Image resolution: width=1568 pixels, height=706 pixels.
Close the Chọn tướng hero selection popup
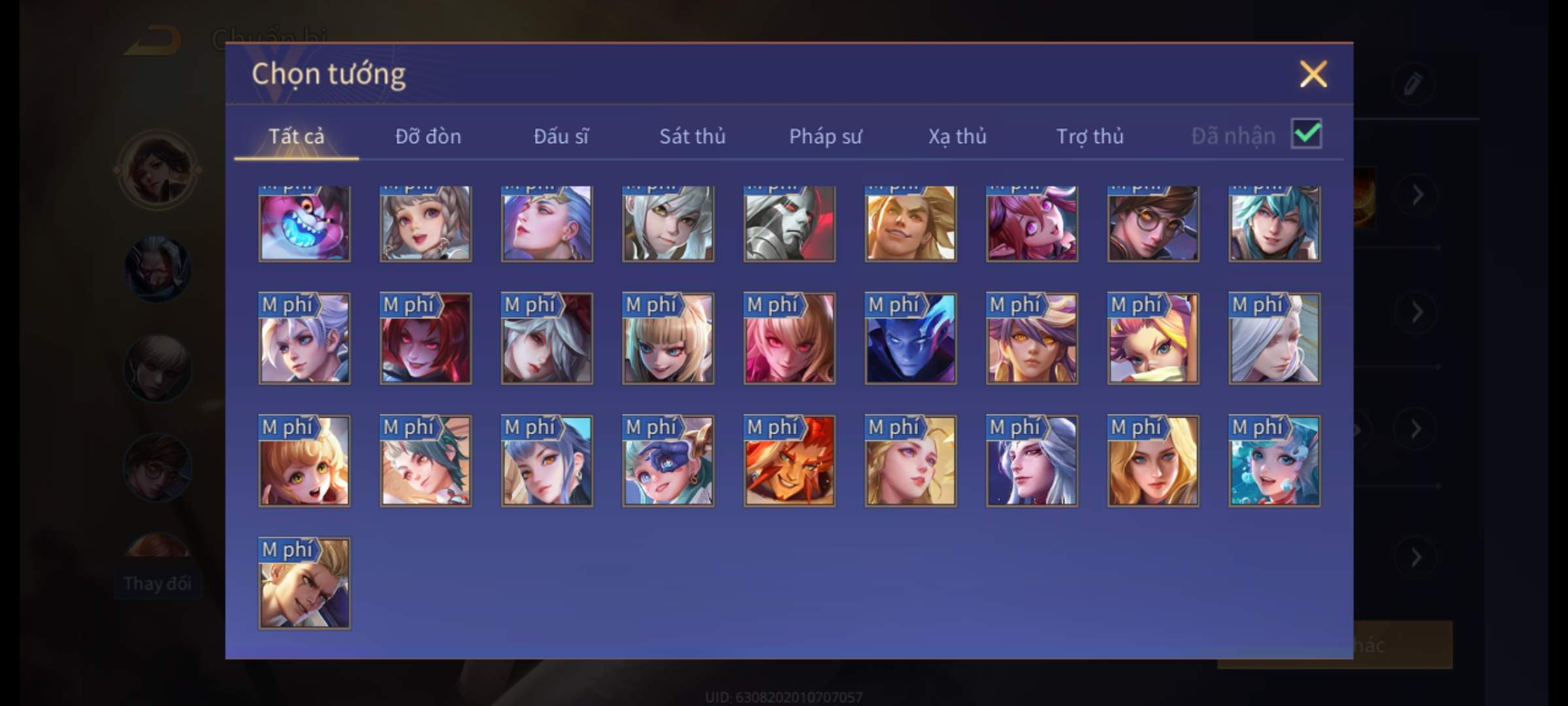pos(1313,74)
